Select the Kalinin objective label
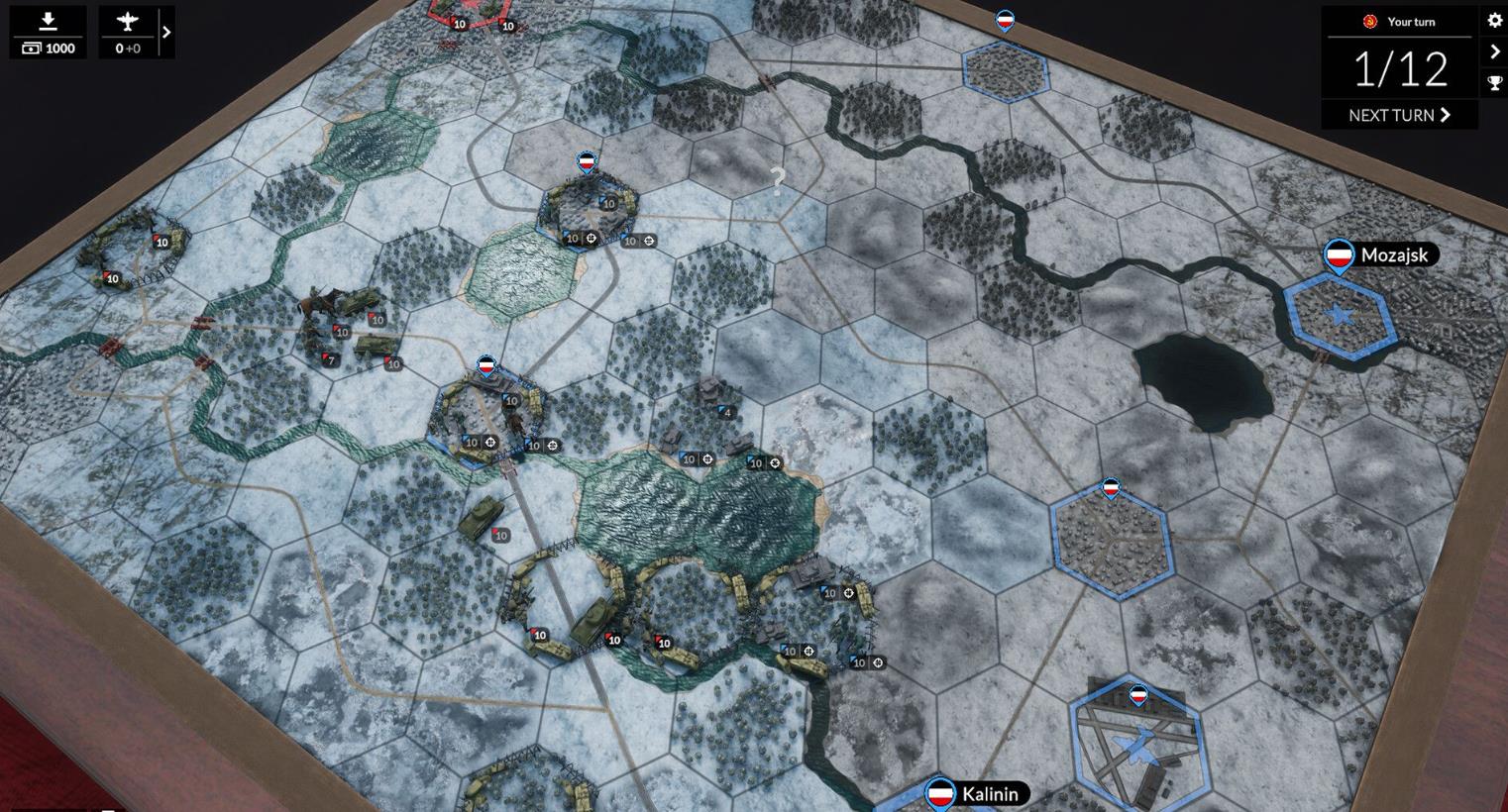 click(x=990, y=793)
